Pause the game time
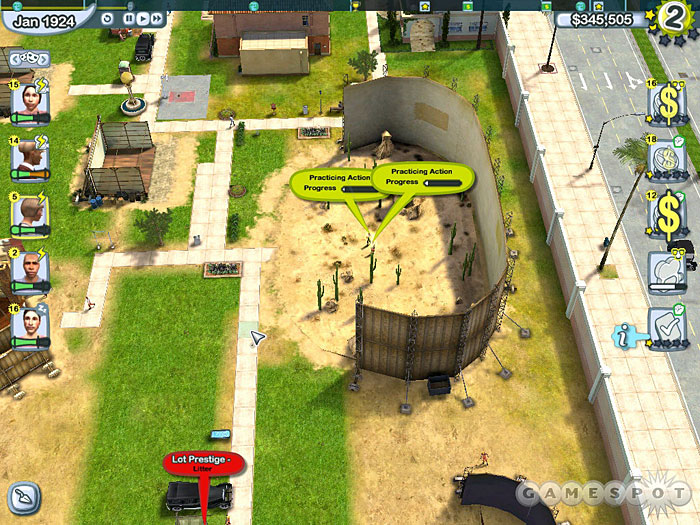700x525 pixels. (129, 18)
